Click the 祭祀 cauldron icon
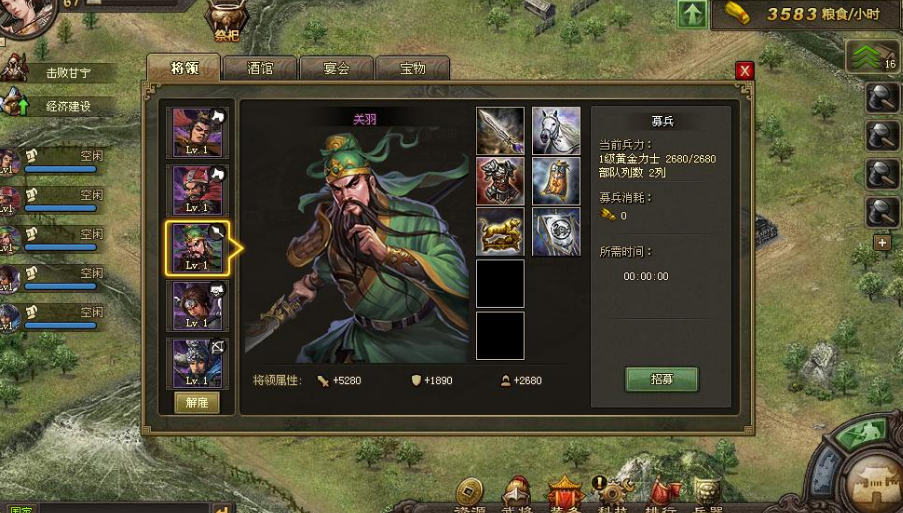Image resolution: width=903 pixels, height=513 pixels. click(225, 20)
